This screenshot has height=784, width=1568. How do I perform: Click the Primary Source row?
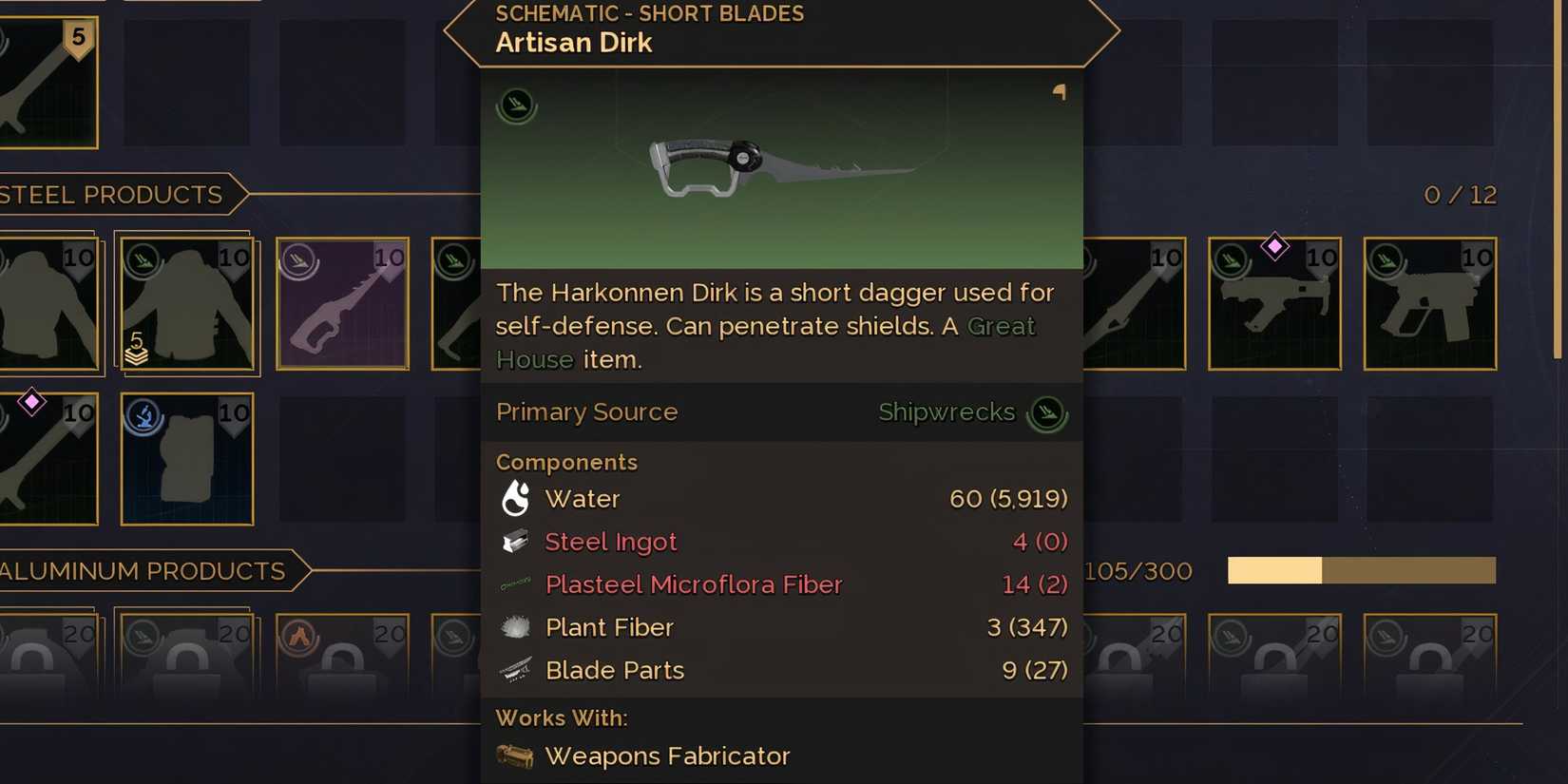point(586,412)
